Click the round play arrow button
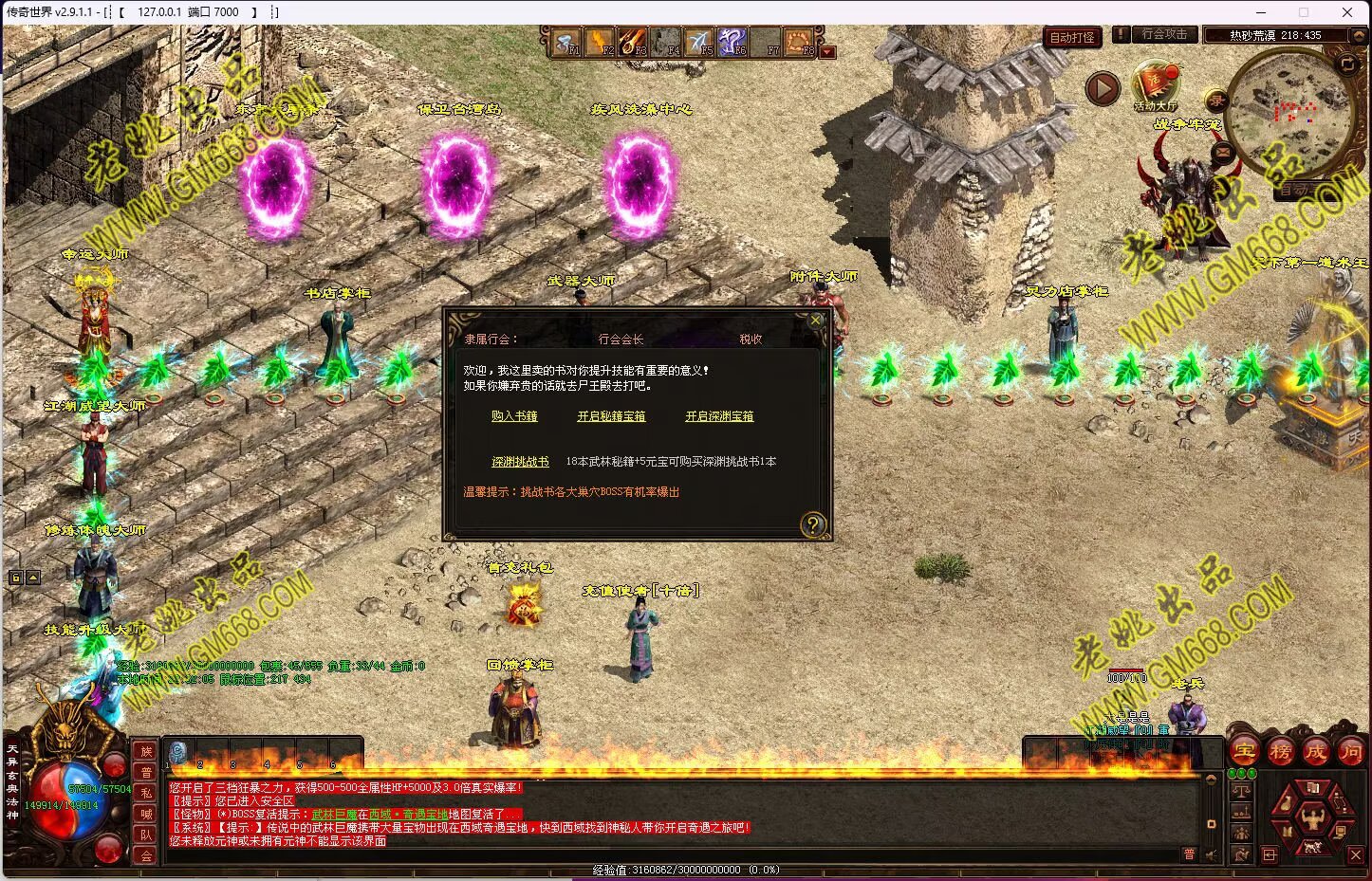 coord(1103,89)
